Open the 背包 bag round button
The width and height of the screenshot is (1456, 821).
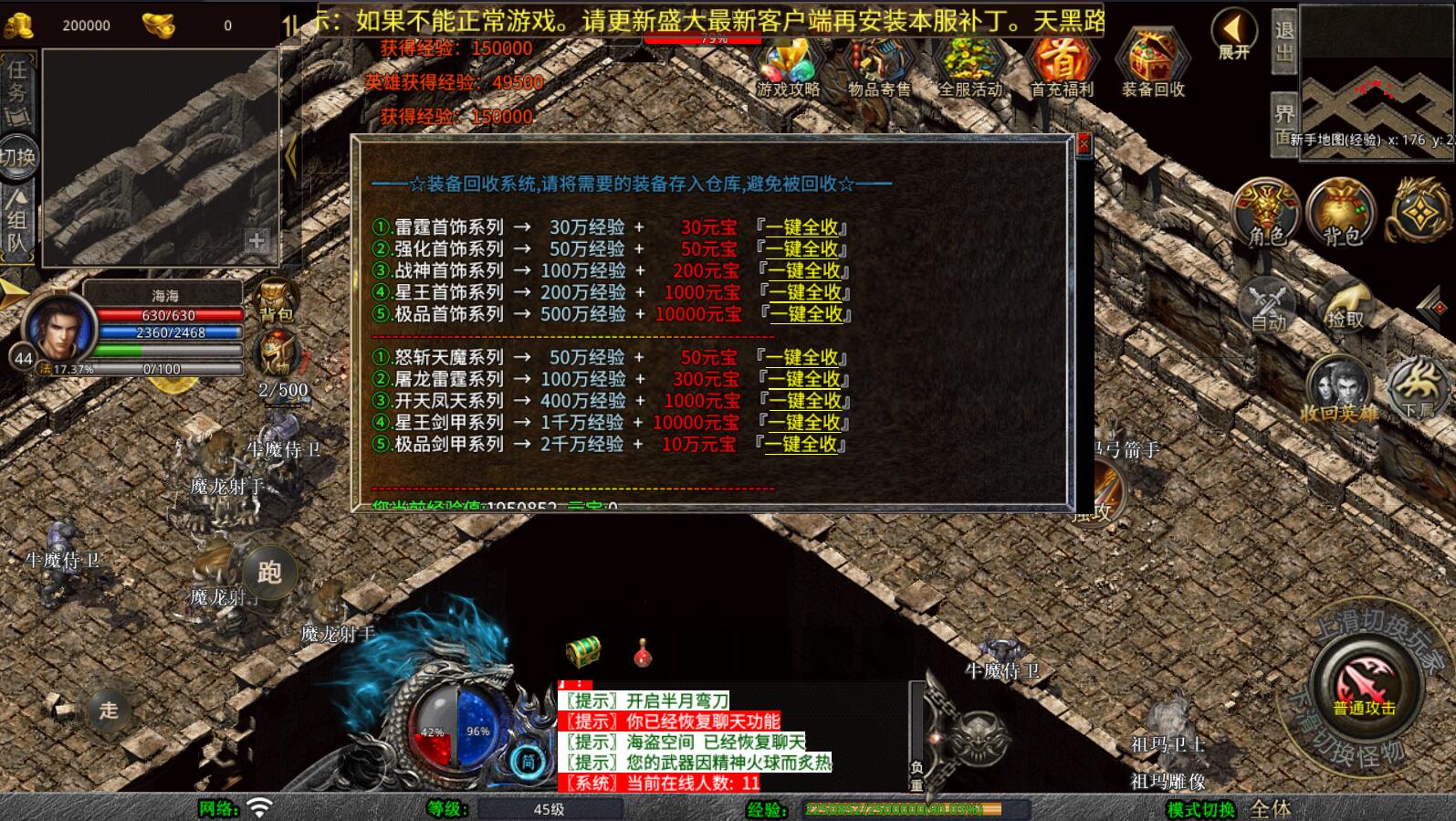pyautogui.click(x=1341, y=215)
